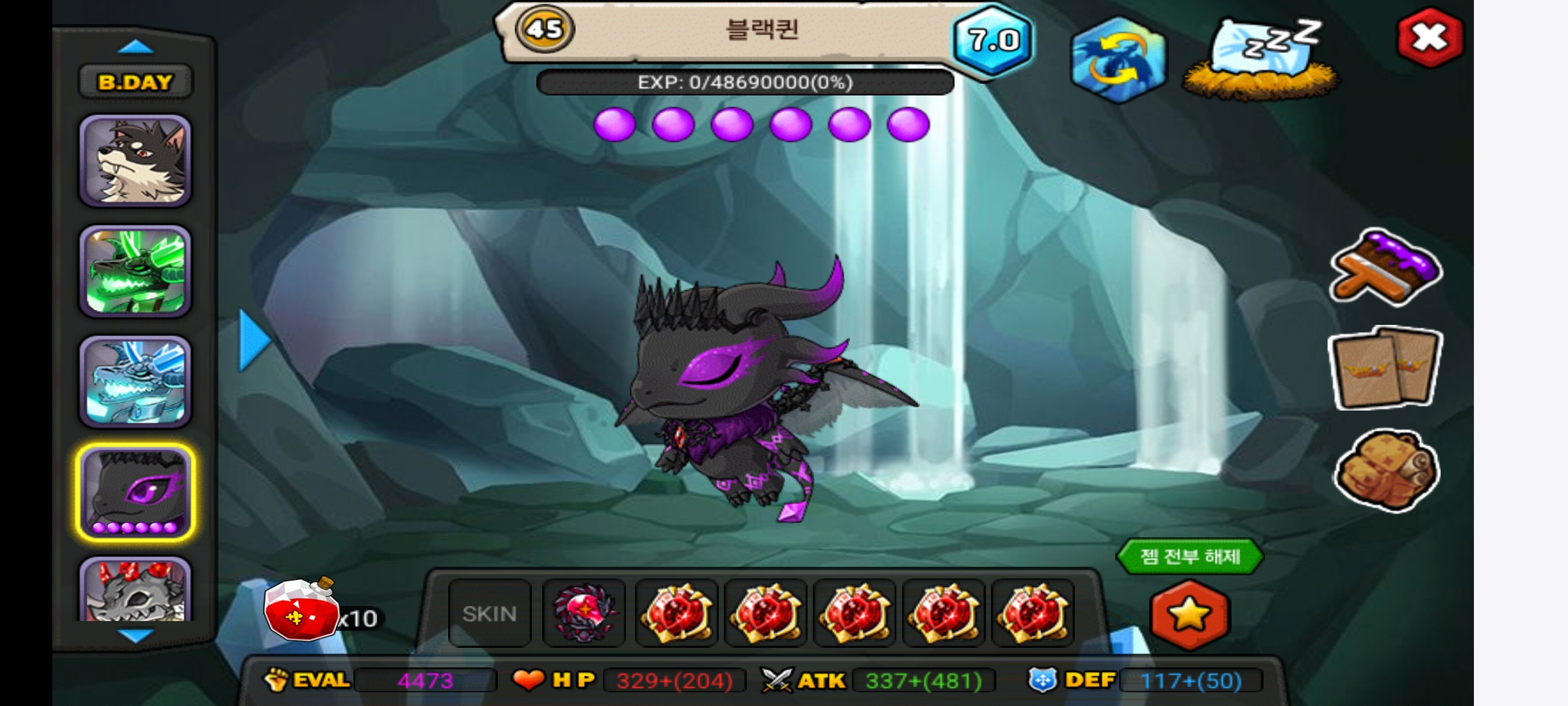Screen dimensions: 1568x706
Task: Click the orange star hexagon button
Action: click(x=1189, y=614)
